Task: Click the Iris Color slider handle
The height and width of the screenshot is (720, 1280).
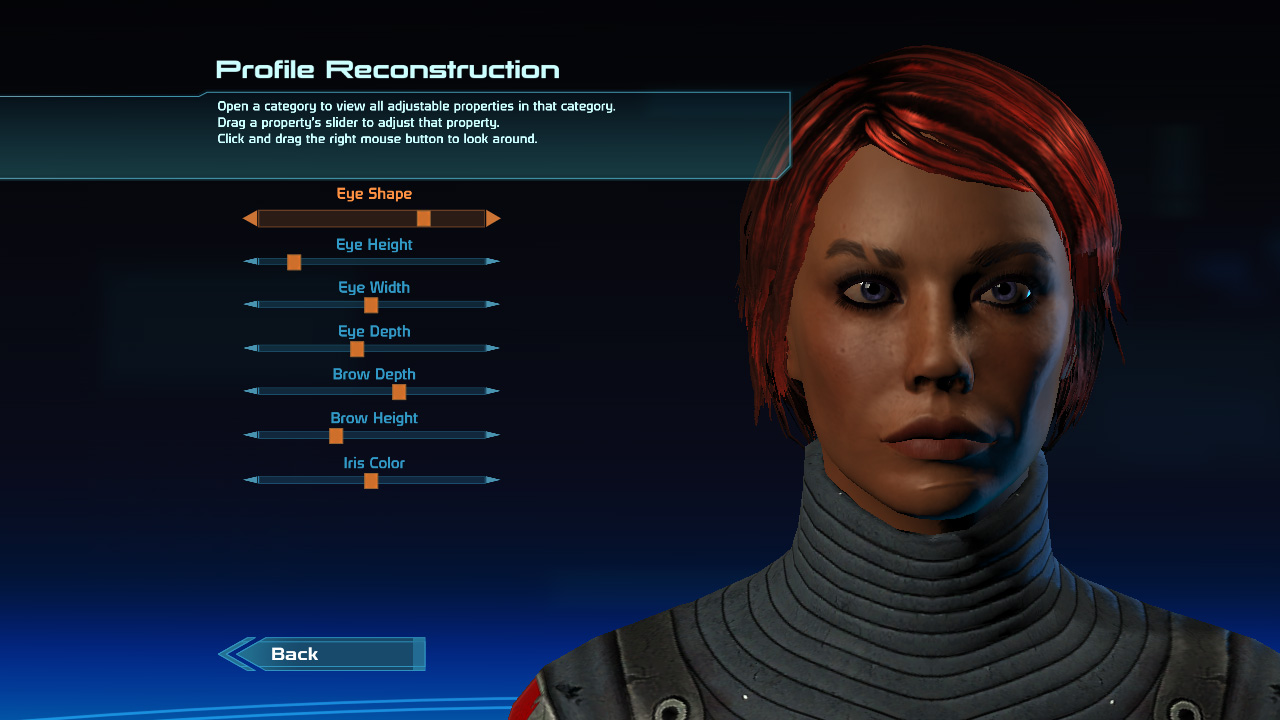Action: coord(371,481)
